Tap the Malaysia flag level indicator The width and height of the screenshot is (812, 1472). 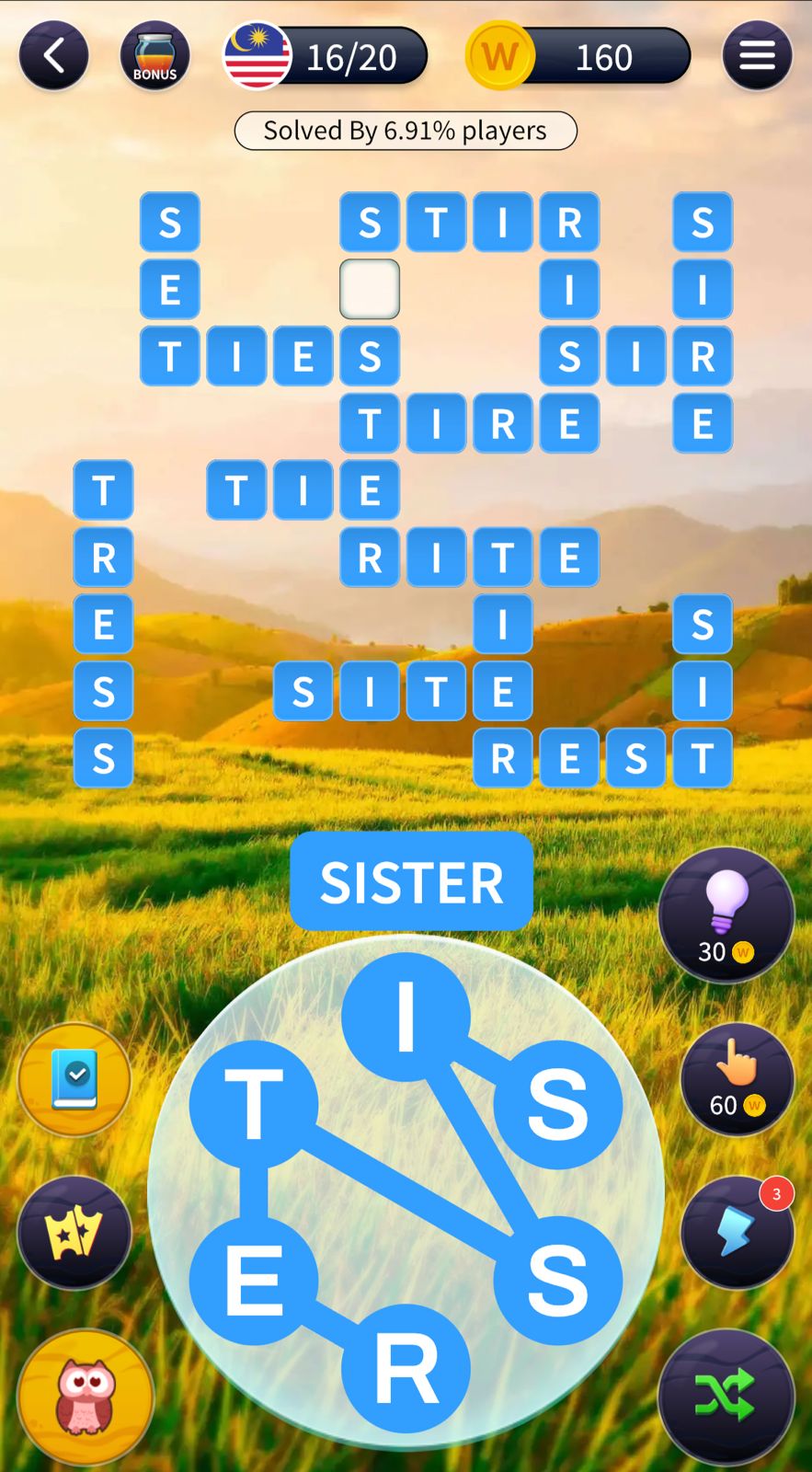(326, 57)
